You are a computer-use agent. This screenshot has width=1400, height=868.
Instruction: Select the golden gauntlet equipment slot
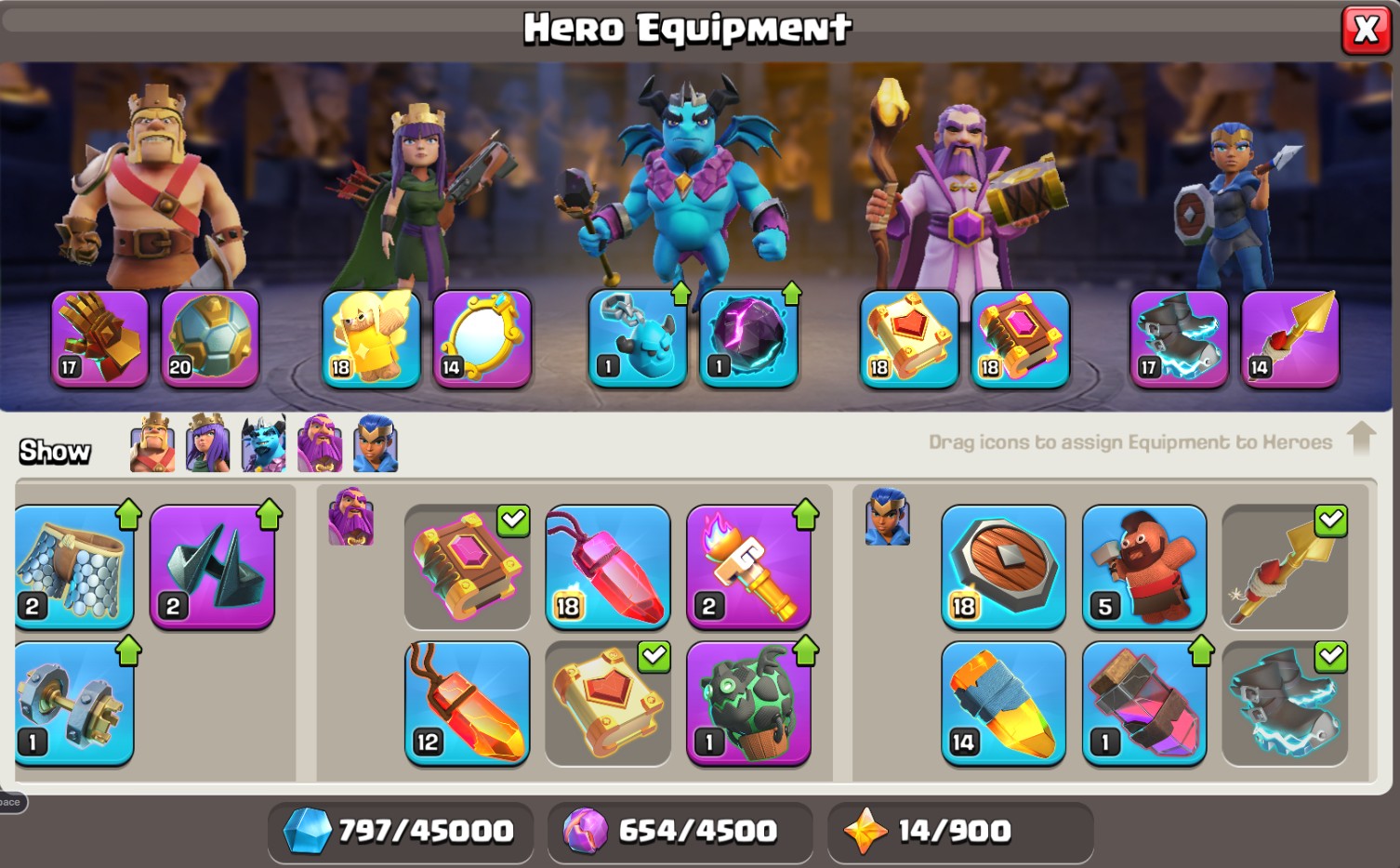tap(99, 338)
